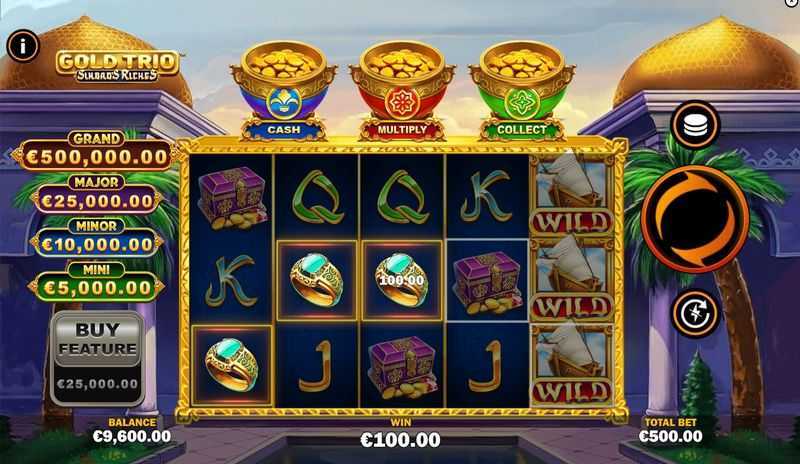The width and height of the screenshot is (800, 464).
Task: Open the game info page
Action: coord(23,44)
